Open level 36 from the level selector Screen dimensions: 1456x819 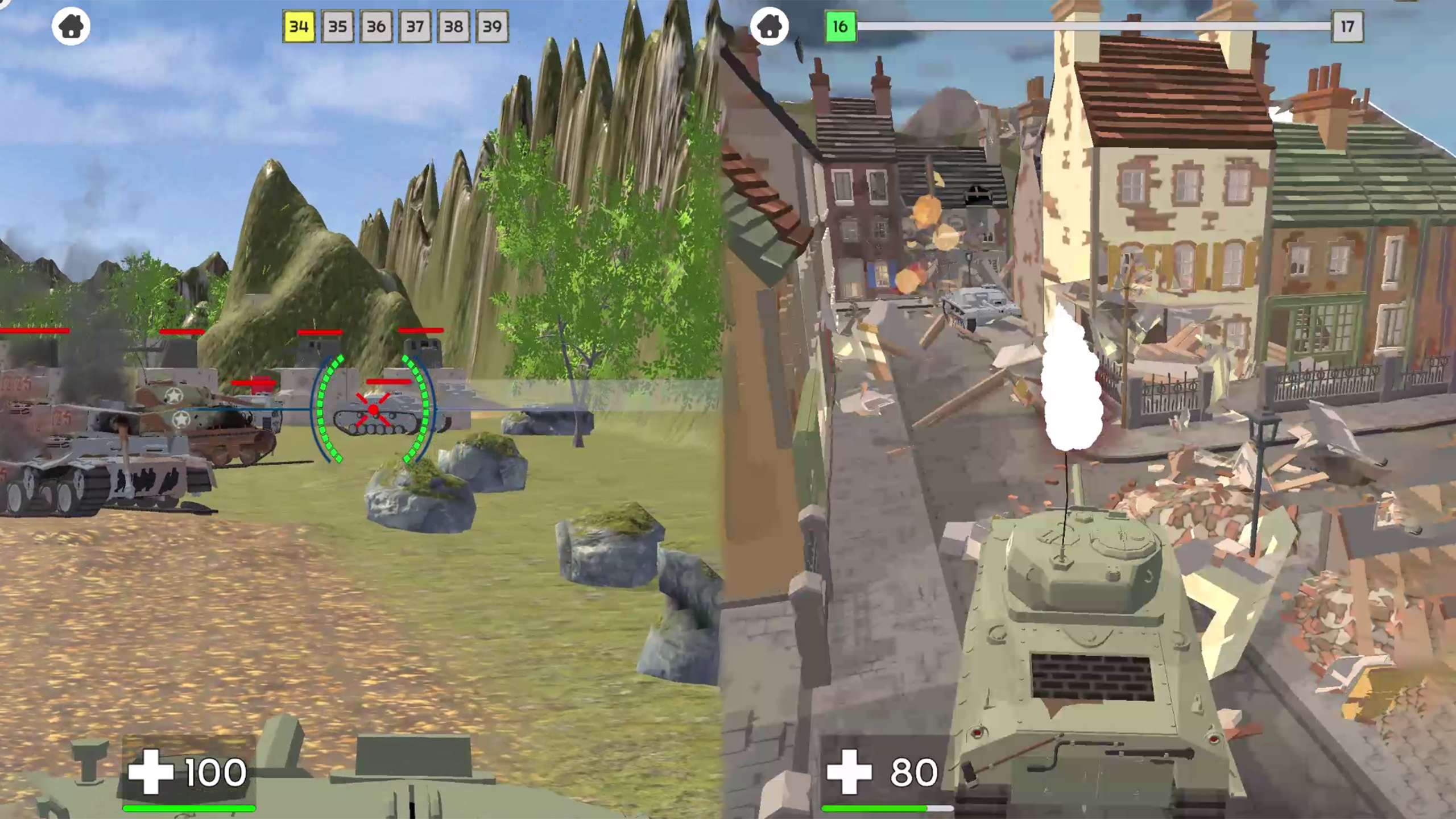coord(377,26)
